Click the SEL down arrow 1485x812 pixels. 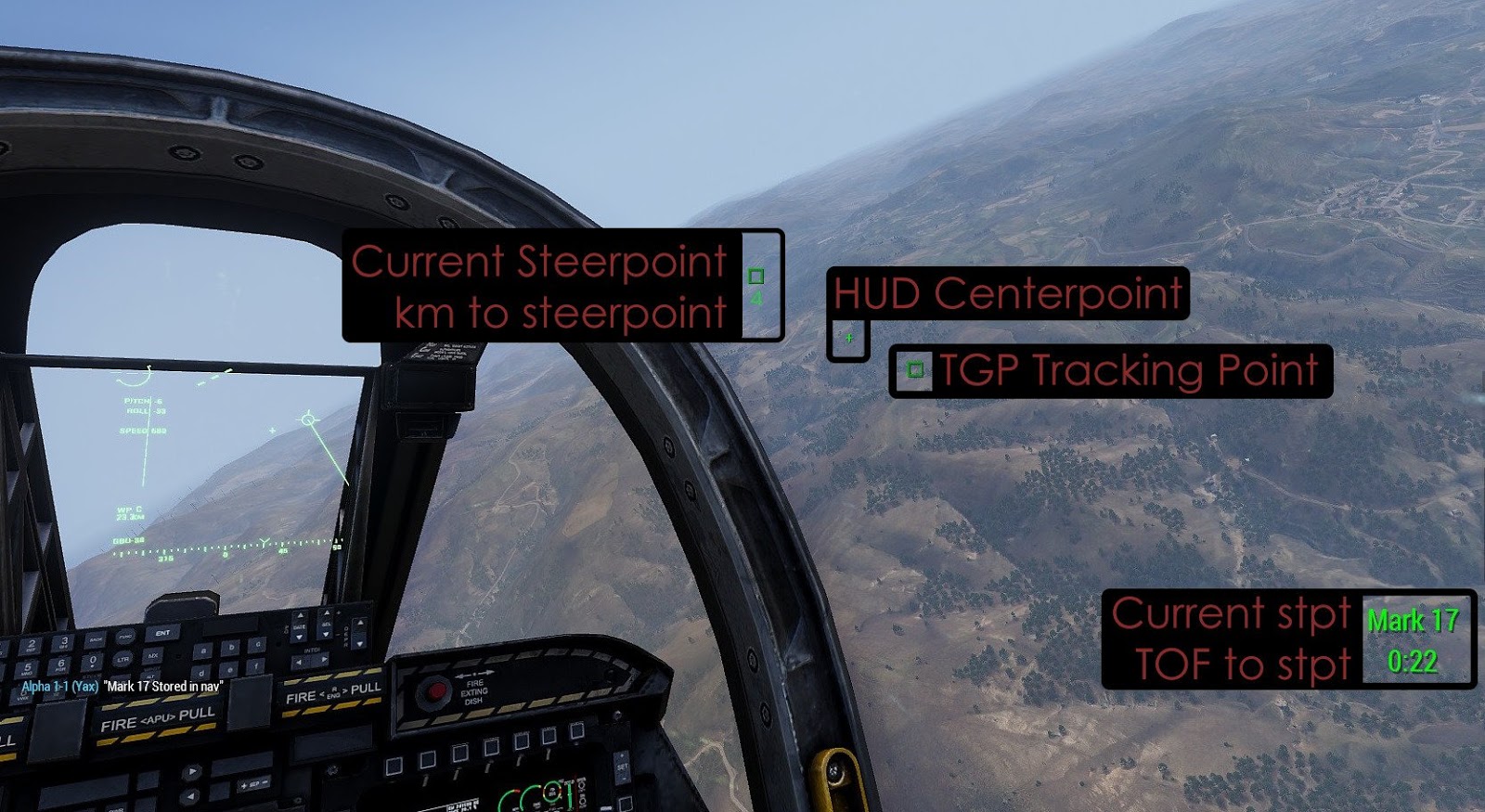326,636
